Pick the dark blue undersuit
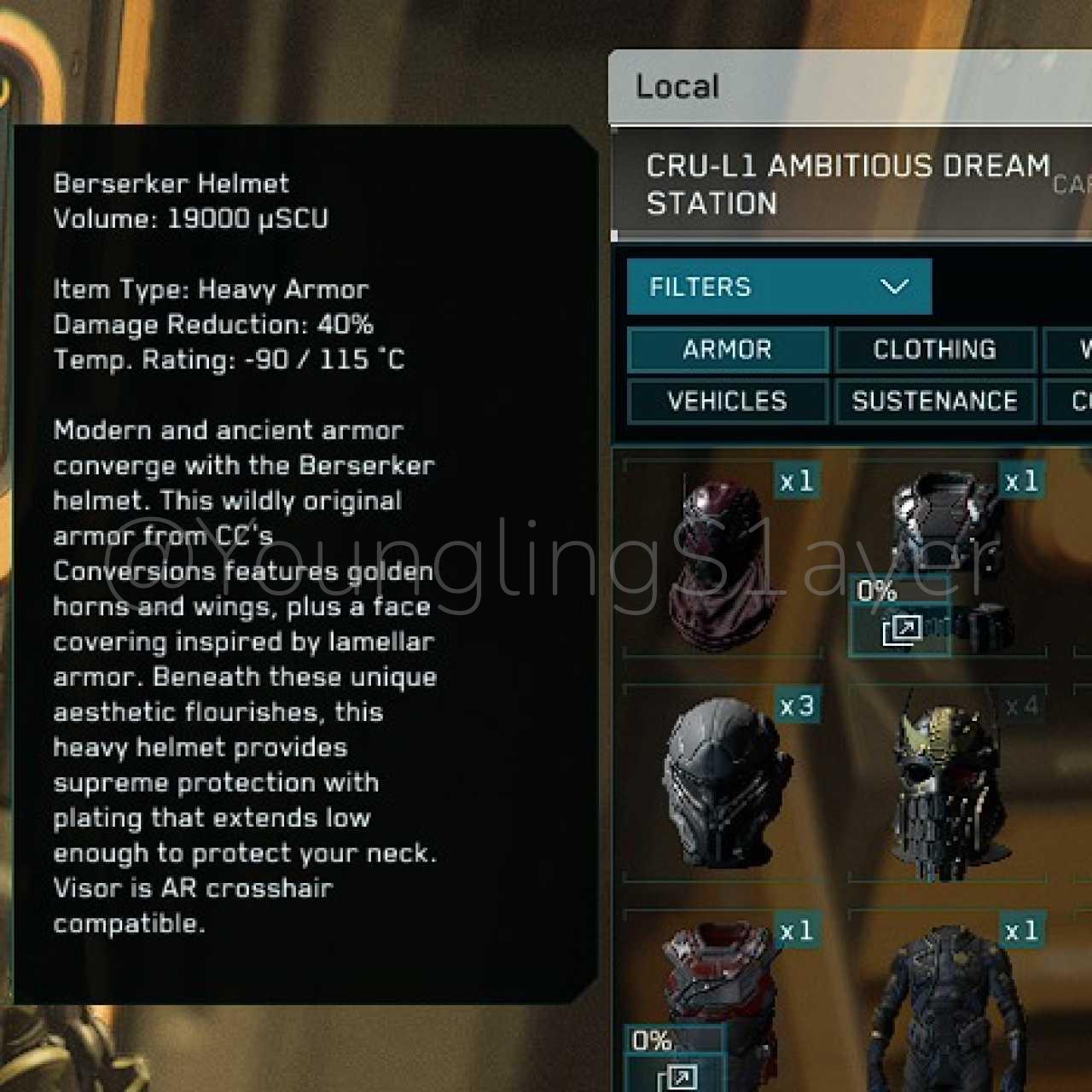1092x1092 pixels. (x=947, y=1007)
